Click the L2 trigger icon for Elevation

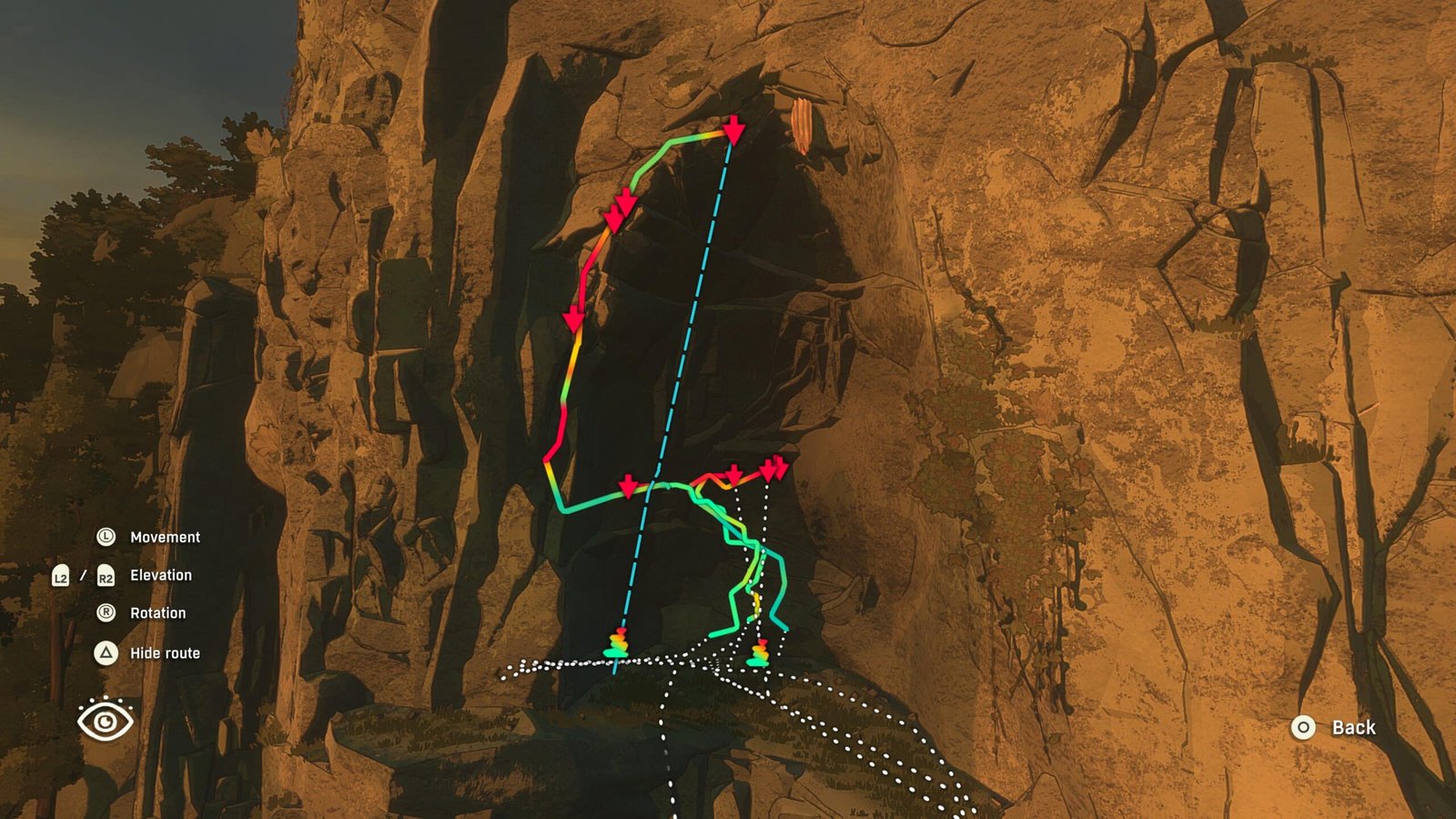pyautogui.click(x=62, y=575)
